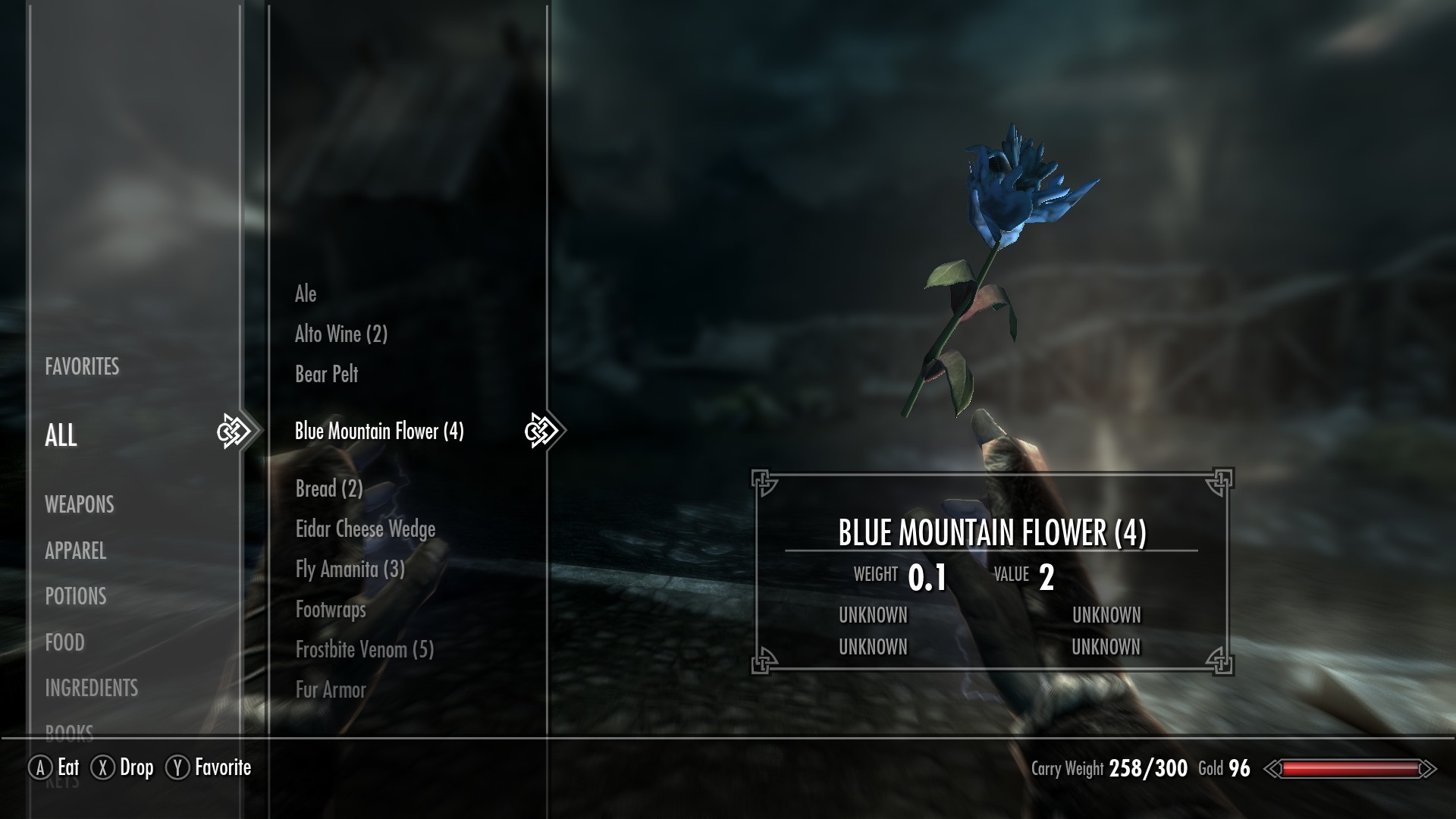Select the Bread (2) entry
Viewport: 1456px width, 819px height.
tap(329, 489)
